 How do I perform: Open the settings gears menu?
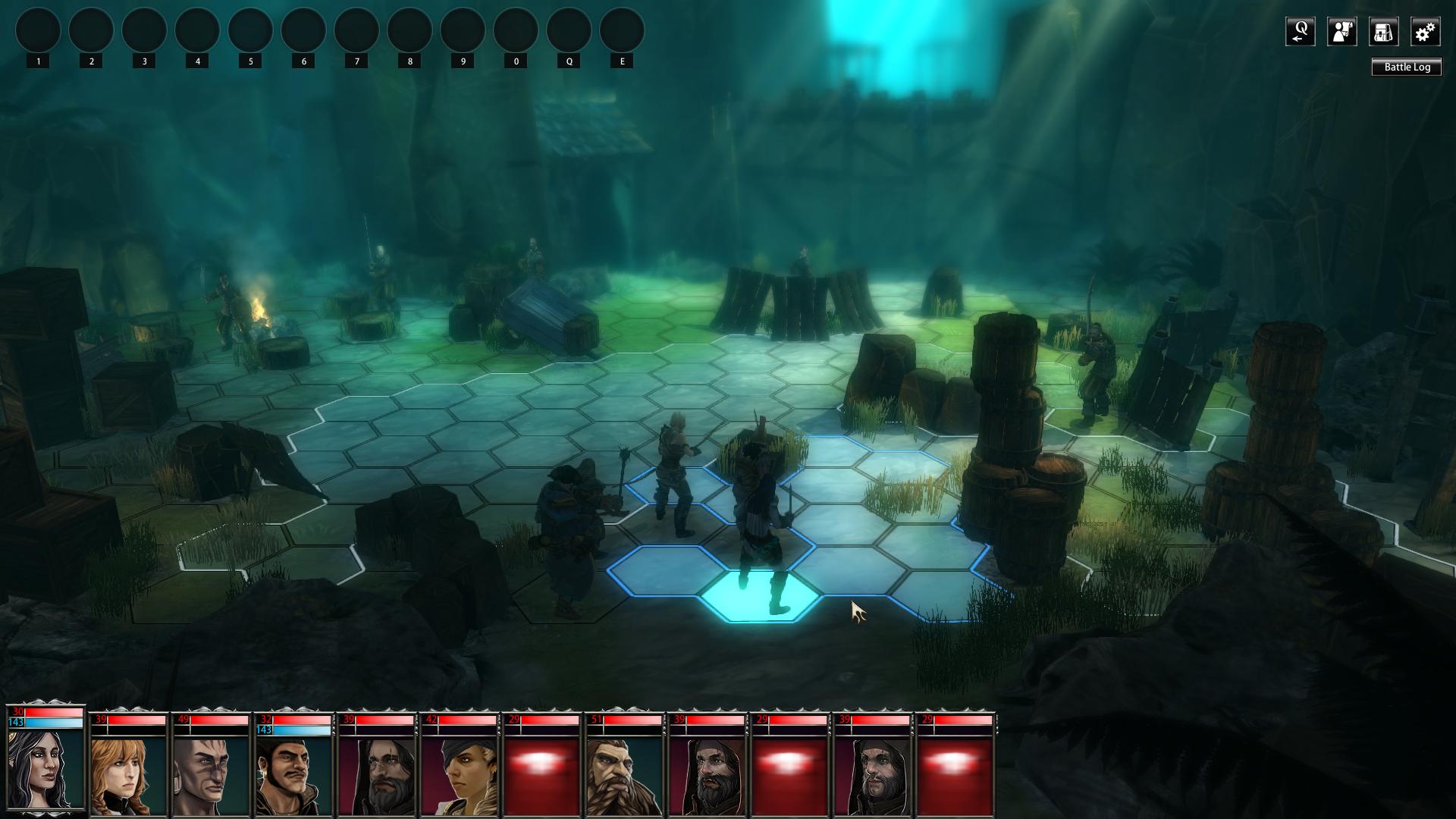coord(1425,32)
